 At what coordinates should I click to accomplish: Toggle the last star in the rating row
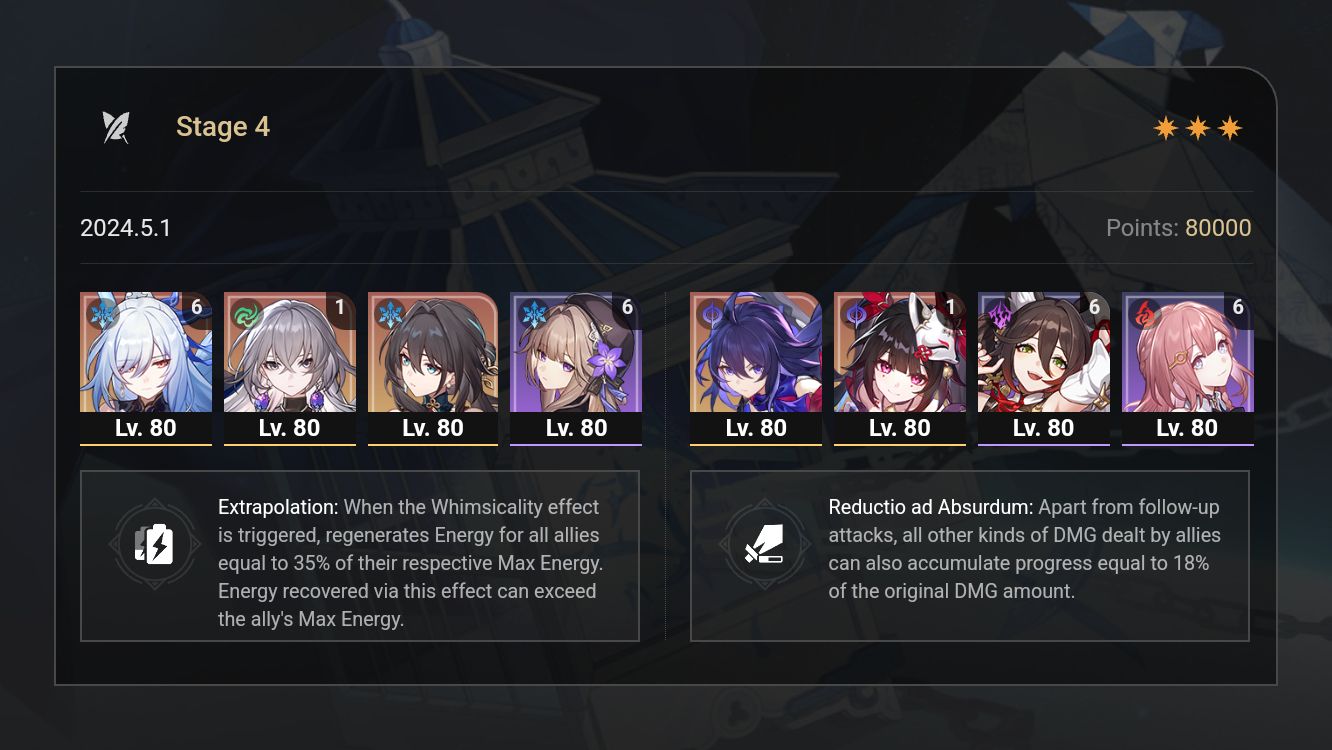tap(1228, 127)
